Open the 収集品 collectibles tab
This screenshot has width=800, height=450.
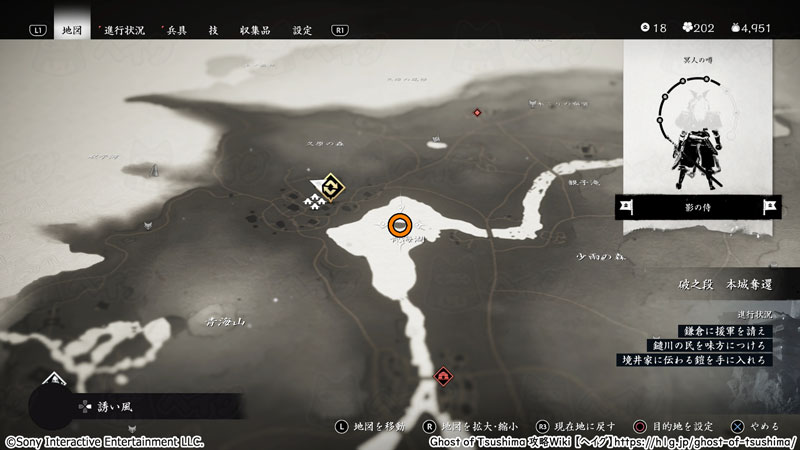[x=257, y=30]
